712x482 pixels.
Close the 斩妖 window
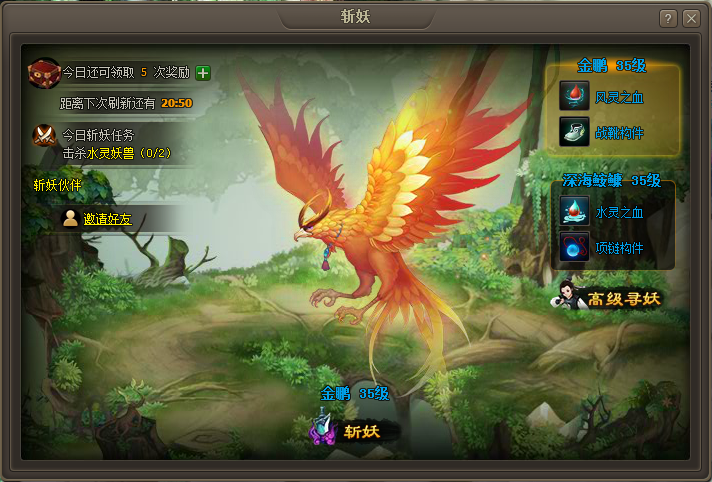coord(691,19)
